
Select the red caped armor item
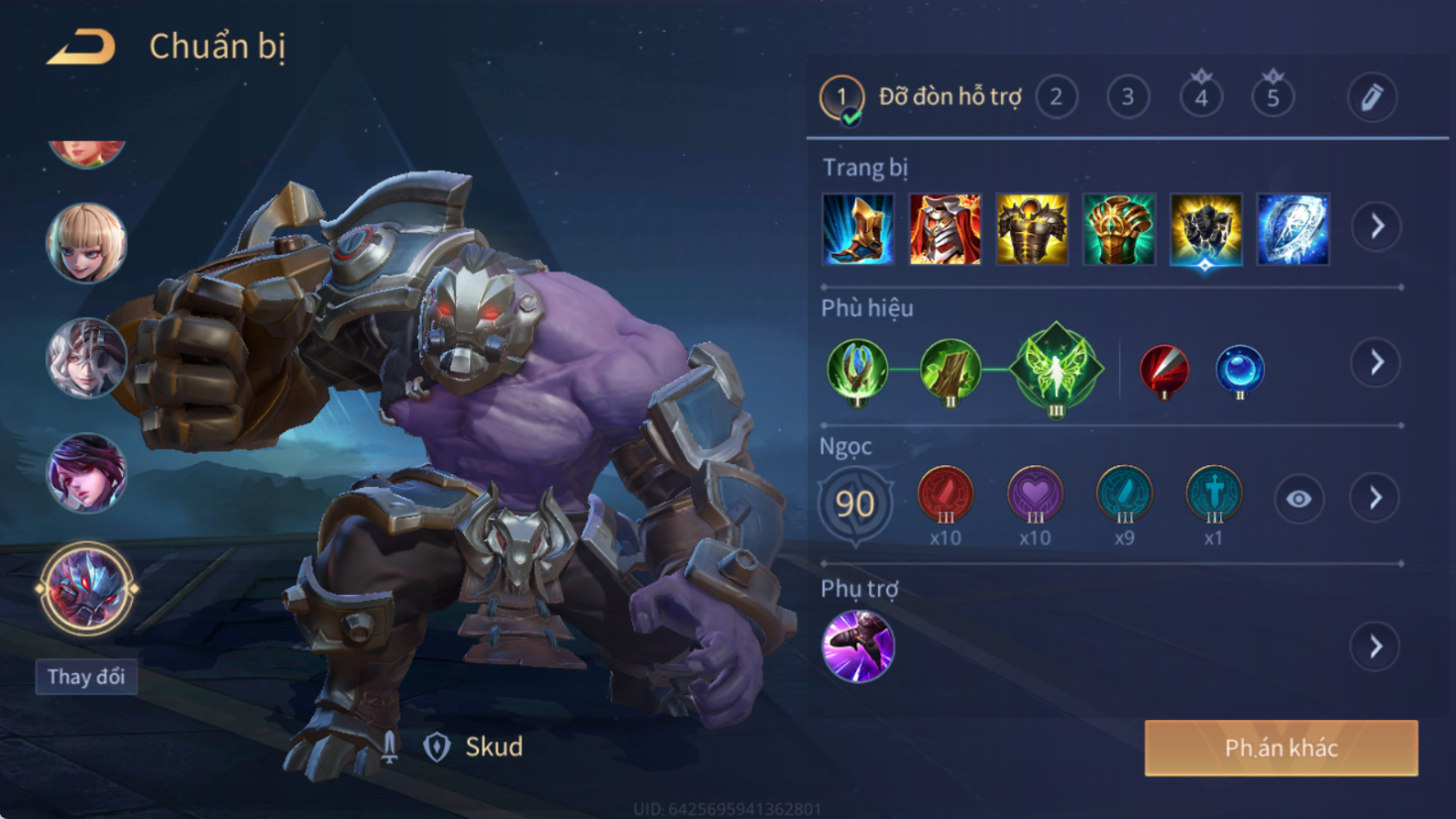click(x=945, y=230)
